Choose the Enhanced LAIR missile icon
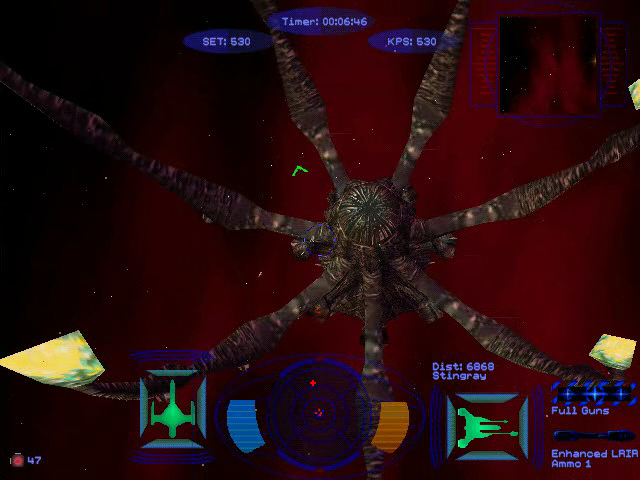The width and height of the screenshot is (640, 480). coord(592,436)
